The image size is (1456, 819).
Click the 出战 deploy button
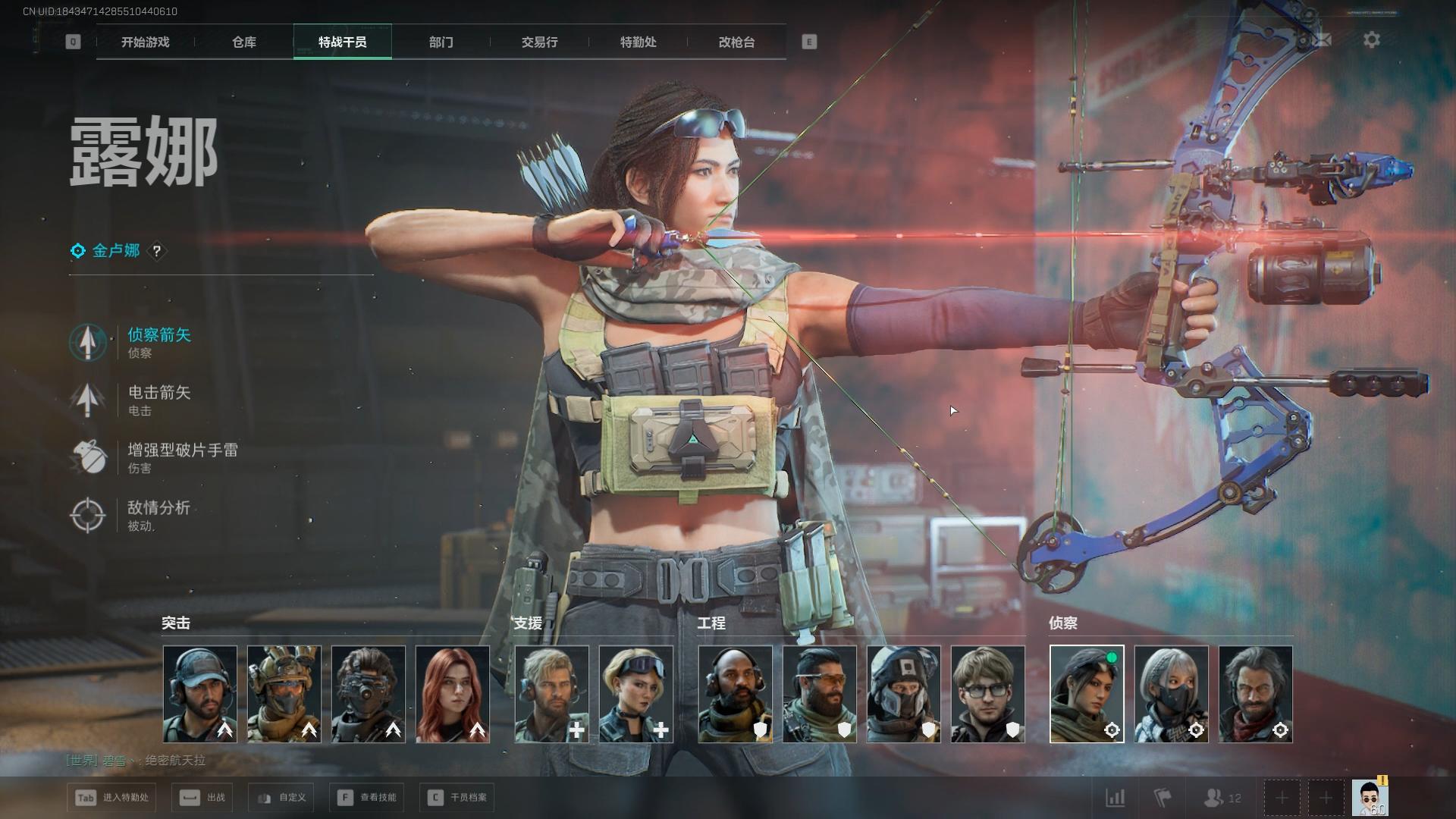(x=202, y=798)
